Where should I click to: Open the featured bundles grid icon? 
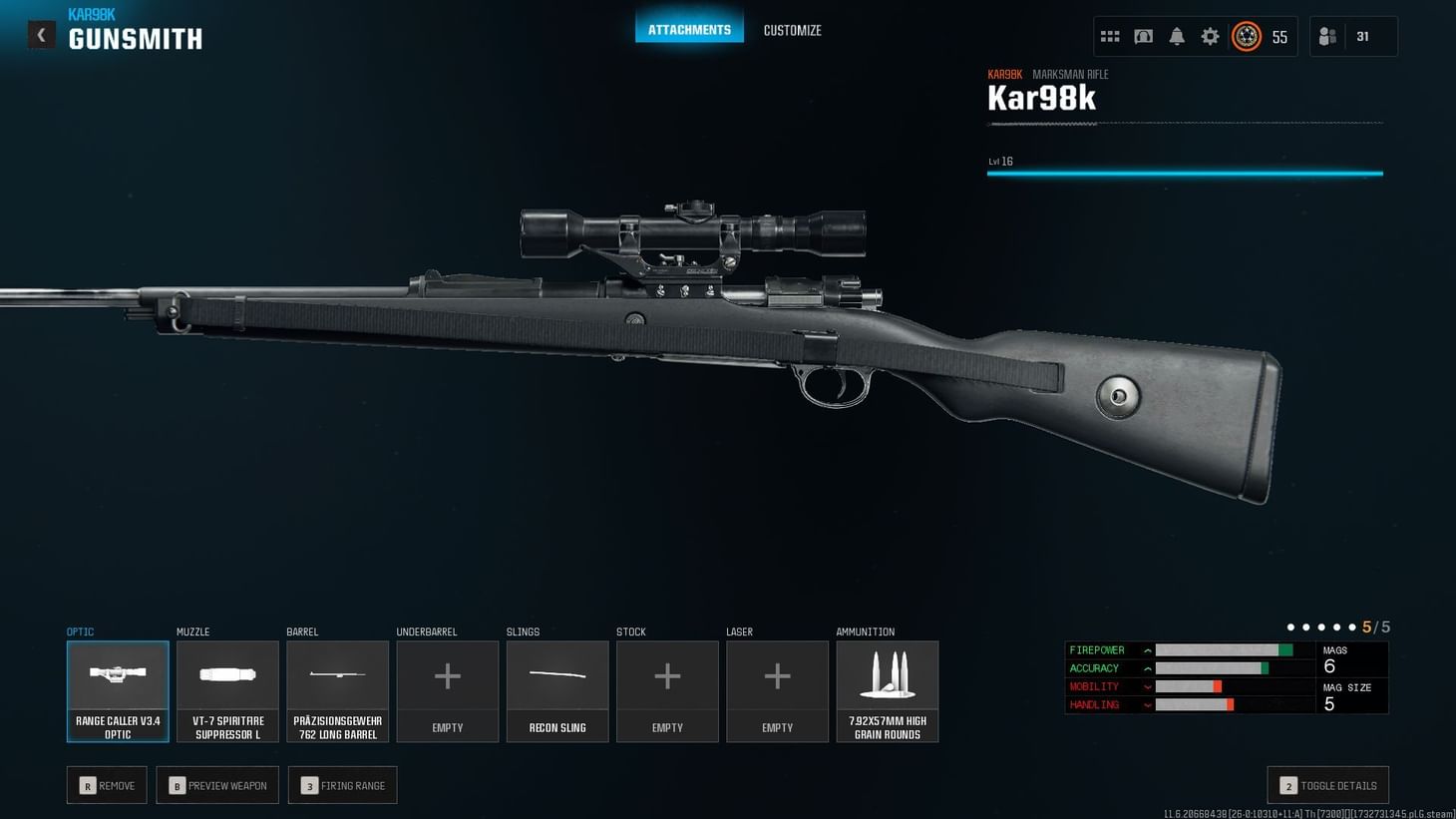(x=1109, y=36)
